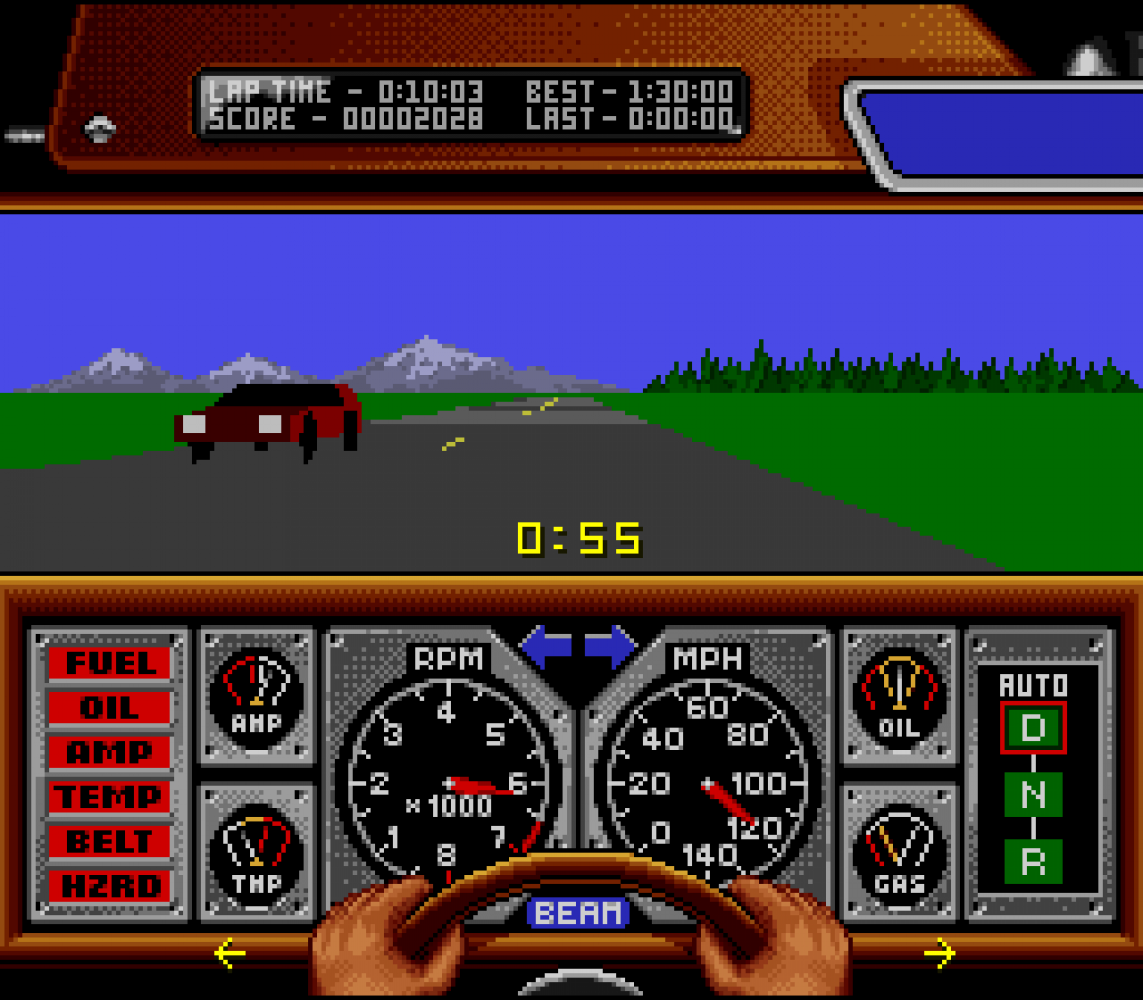This screenshot has height=1000, width=1143.
Task: Click the yellow right arrow below the dashboard
Action: pos(939,954)
